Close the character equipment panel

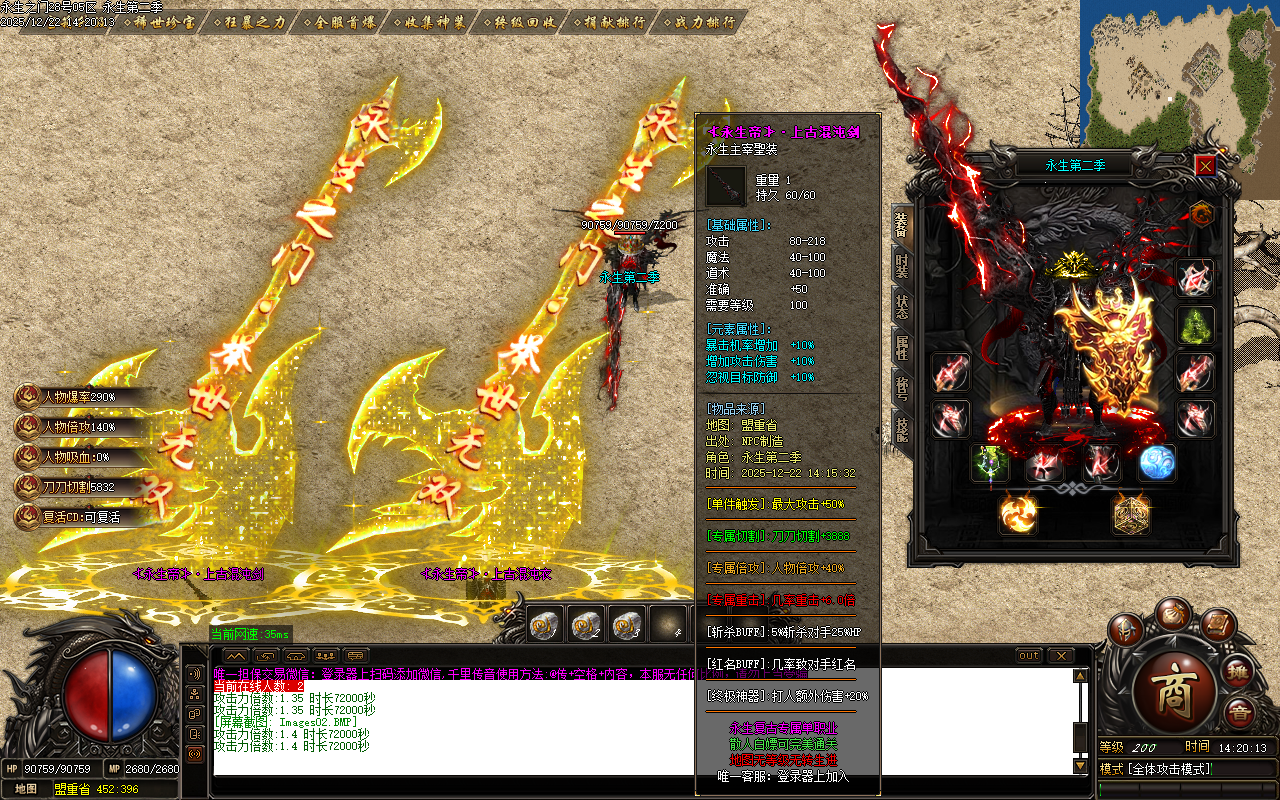(x=1205, y=165)
